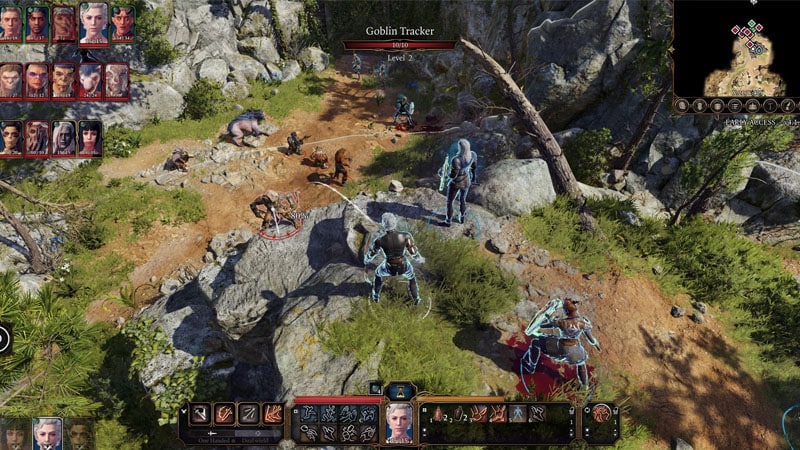
Task: Select the long white-haired elf portrait
Action: [64, 138]
